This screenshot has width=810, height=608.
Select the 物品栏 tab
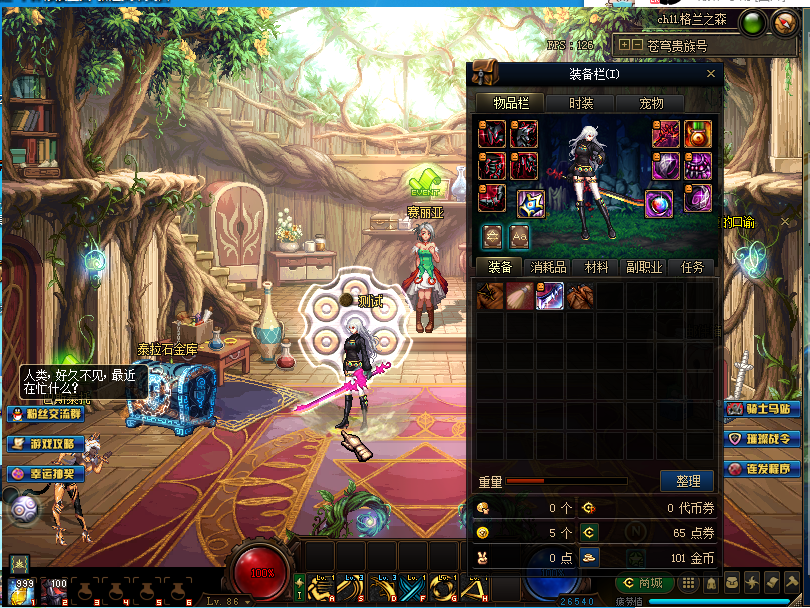(510, 103)
